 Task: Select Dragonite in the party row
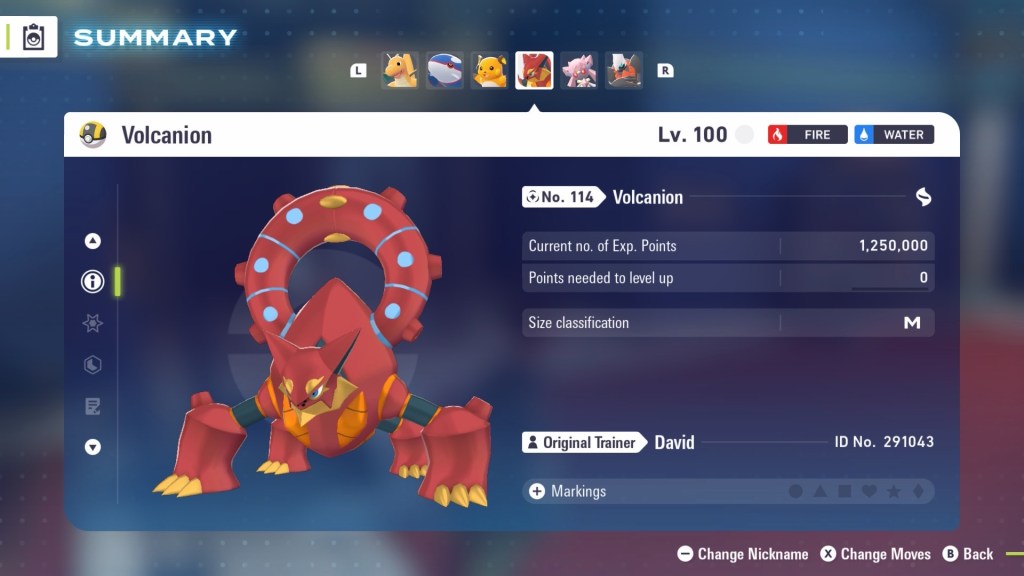400,71
